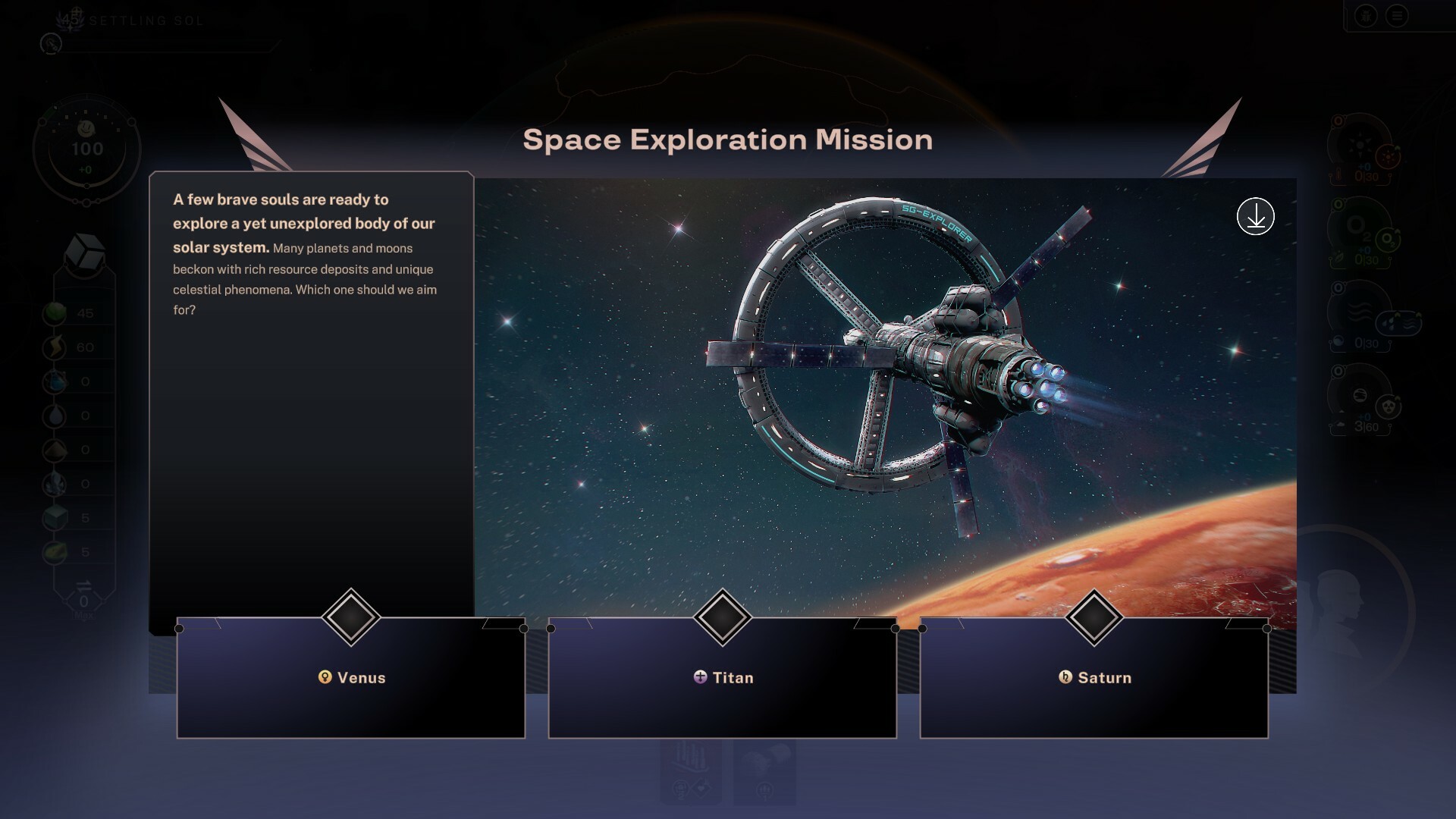Choose the Venus exploration option
This screenshot has height=819, width=1456.
[350, 678]
